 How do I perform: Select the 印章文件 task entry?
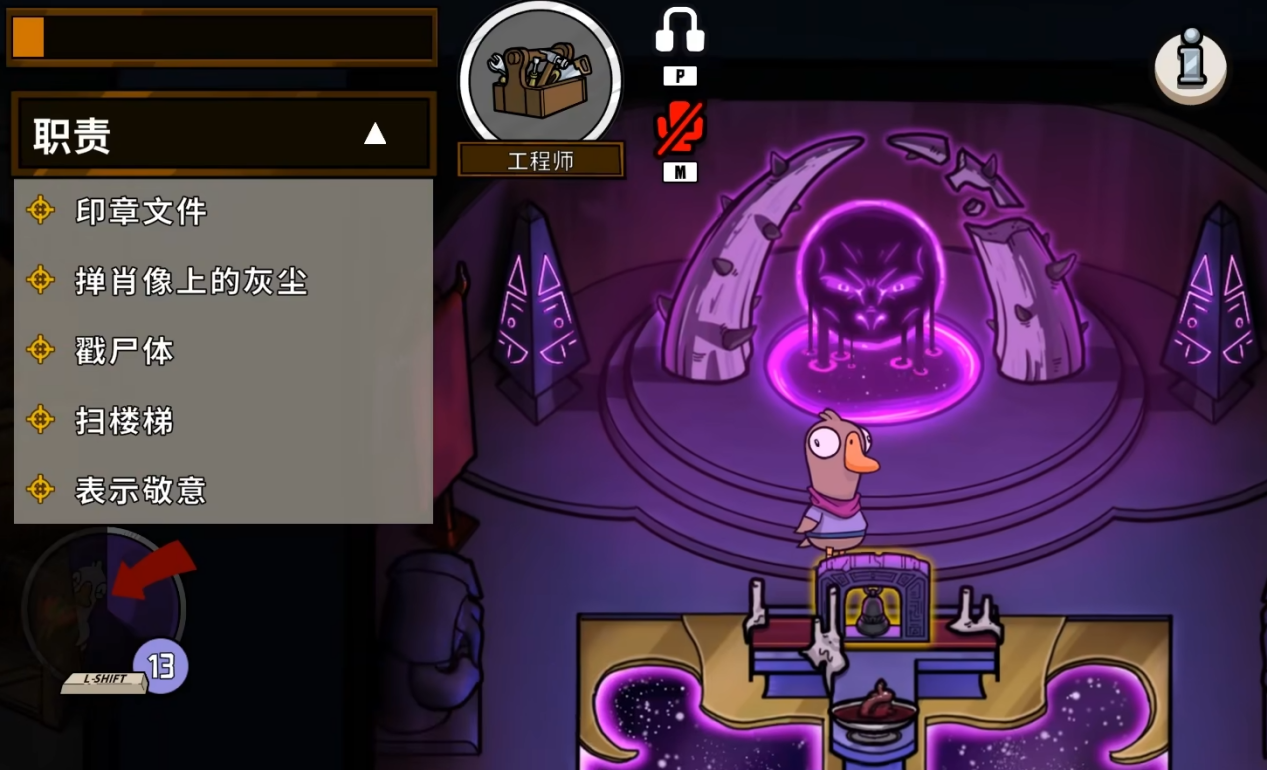coord(141,211)
